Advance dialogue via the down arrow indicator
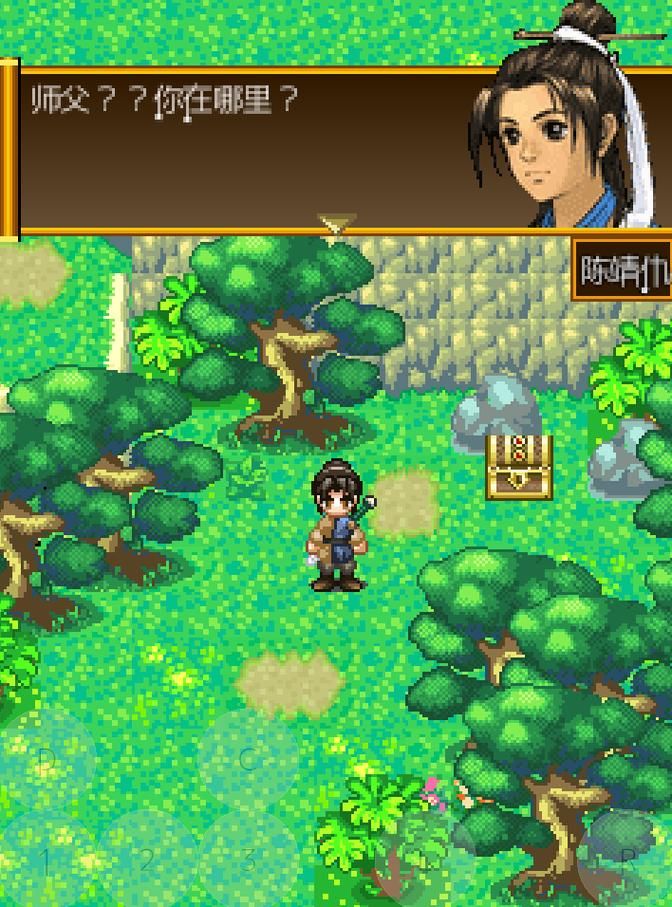Screen dimensions: 672x907 click(x=336, y=225)
